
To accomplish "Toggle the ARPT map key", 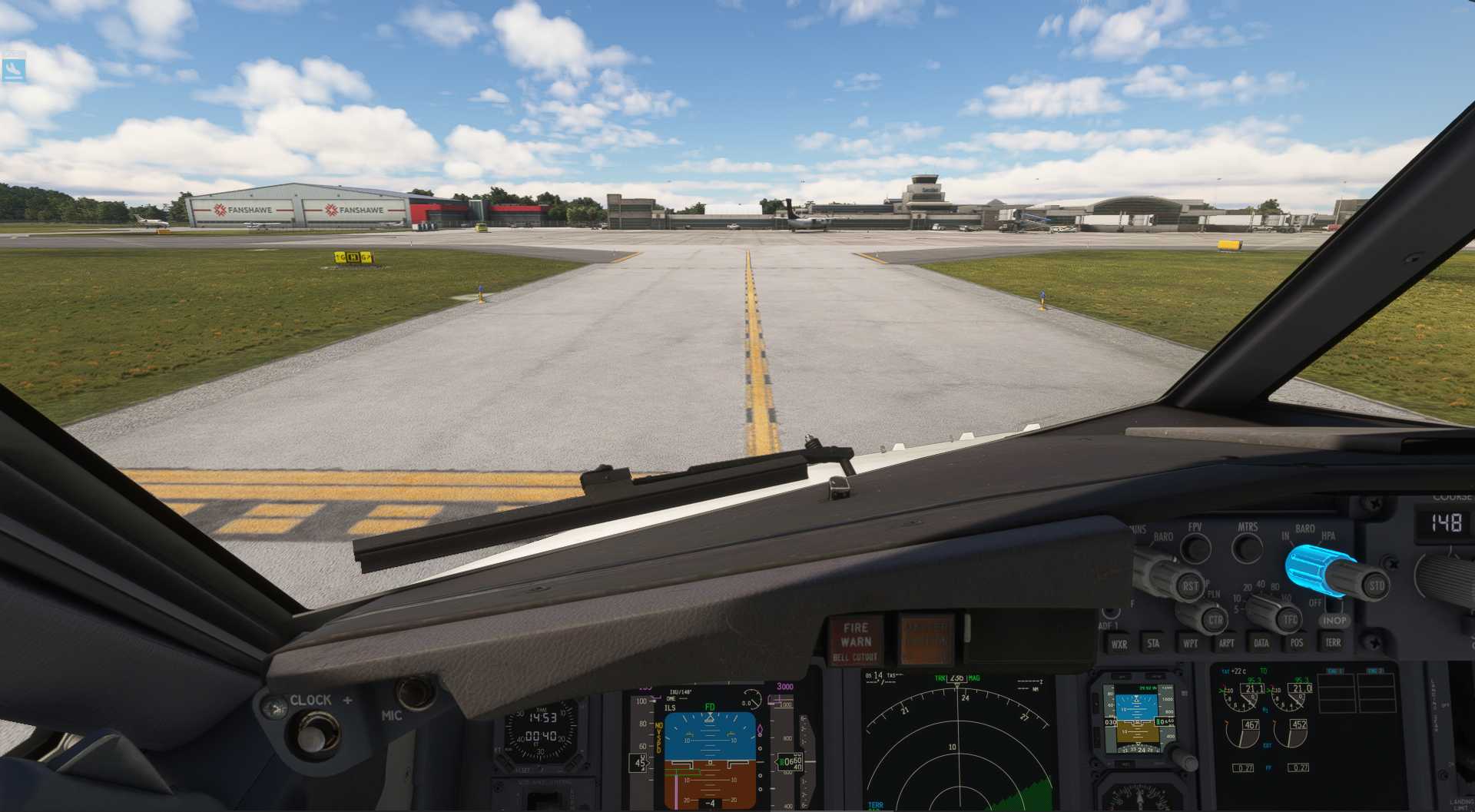I will (1226, 644).
